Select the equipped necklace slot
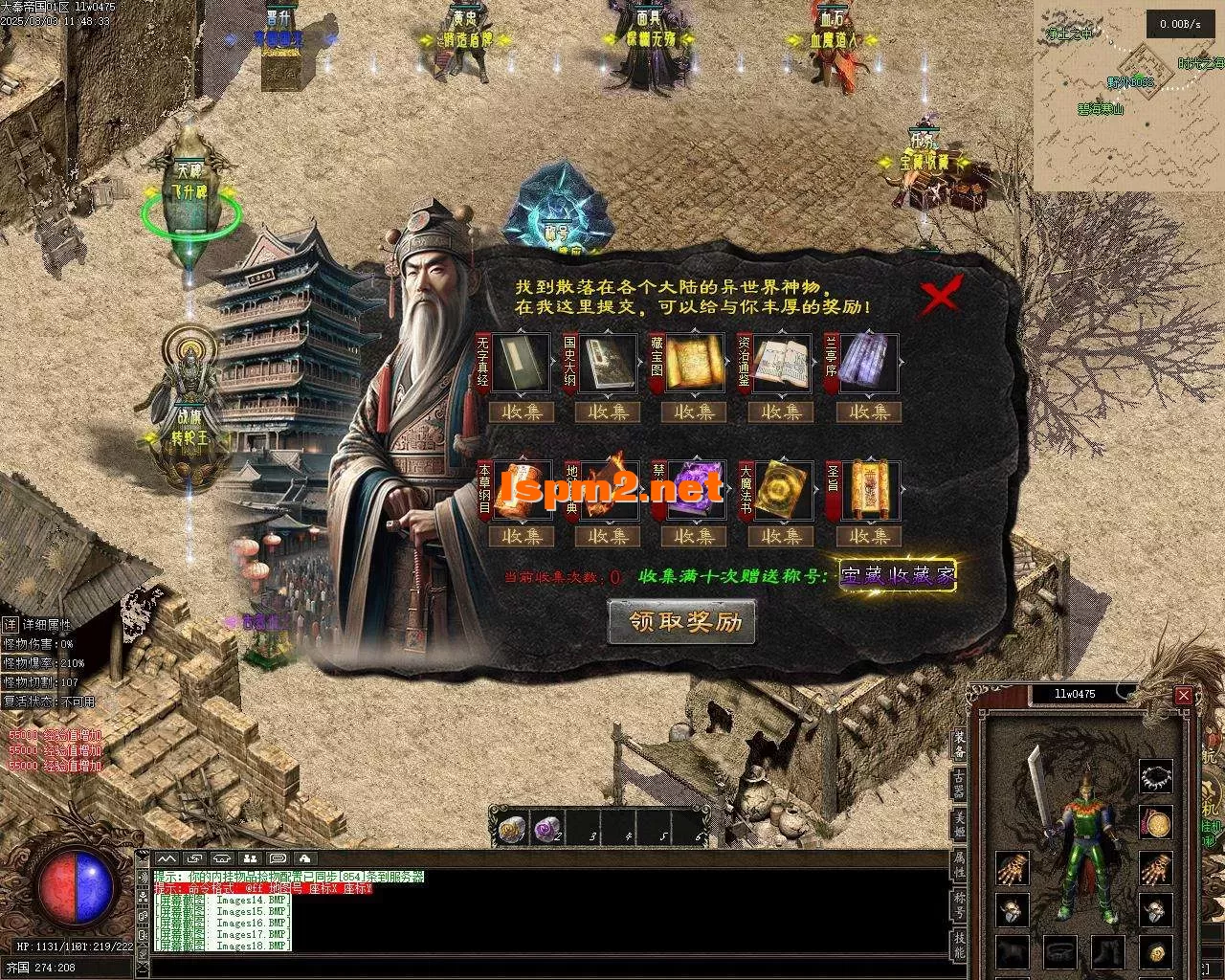Screen dimensions: 1225x980 click(x=1157, y=776)
